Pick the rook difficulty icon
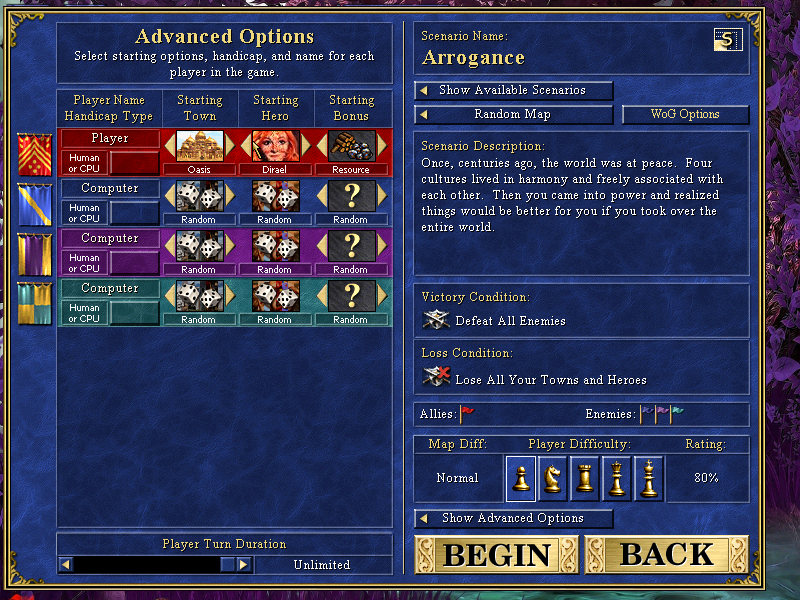This screenshot has width=800, height=600. coord(585,478)
